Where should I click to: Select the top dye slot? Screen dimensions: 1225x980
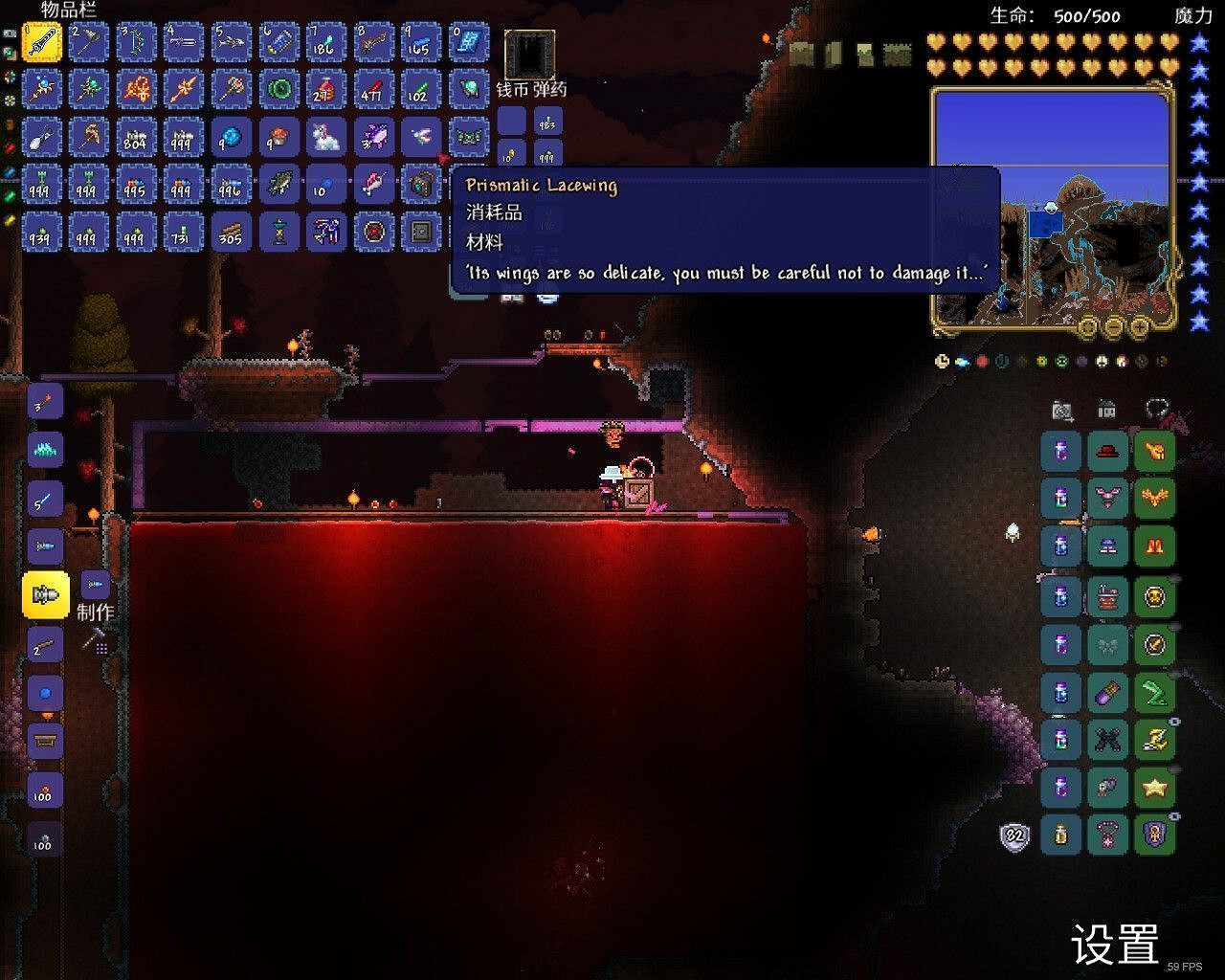(1059, 451)
